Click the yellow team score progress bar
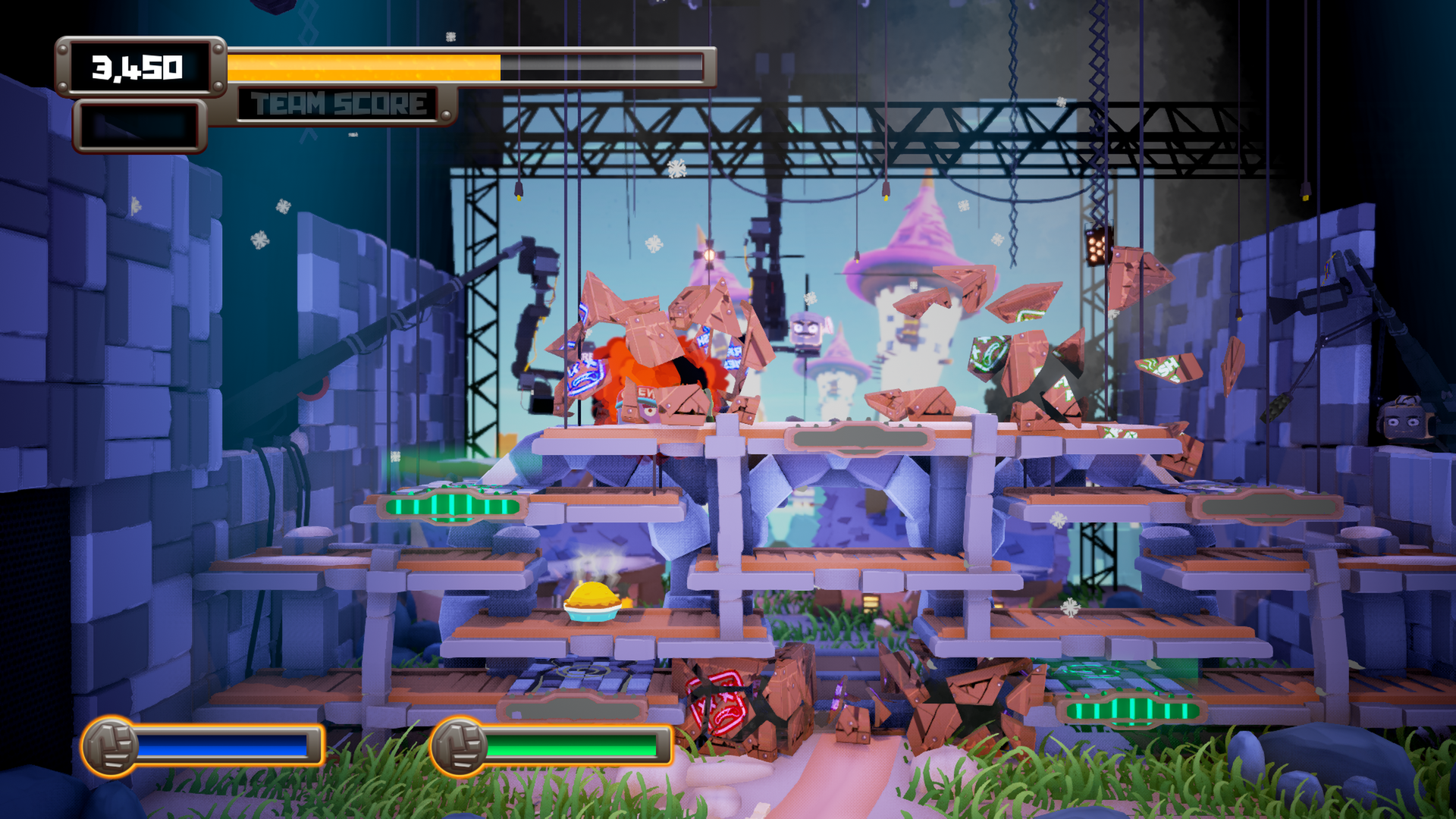1456x819 pixels. tap(364, 65)
